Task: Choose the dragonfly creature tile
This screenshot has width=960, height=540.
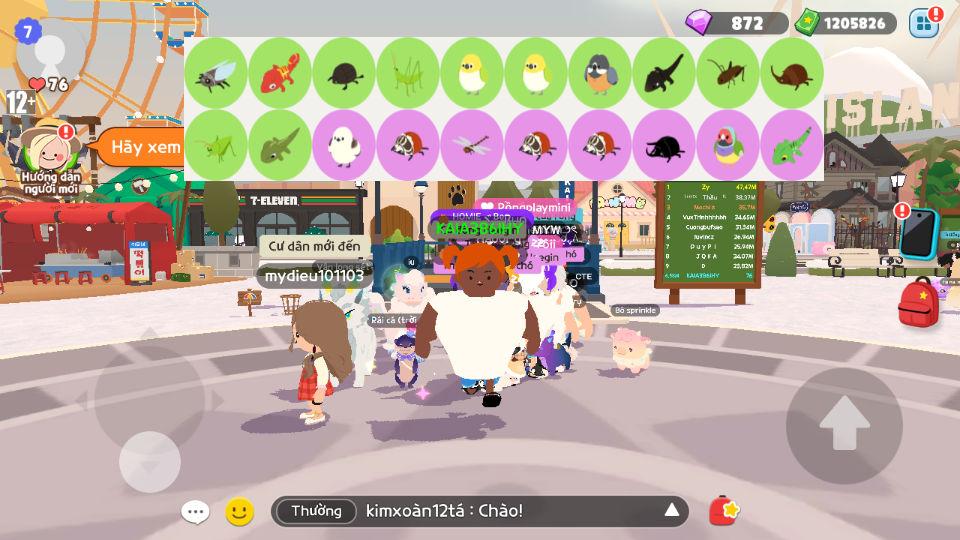Action: (473, 145)
